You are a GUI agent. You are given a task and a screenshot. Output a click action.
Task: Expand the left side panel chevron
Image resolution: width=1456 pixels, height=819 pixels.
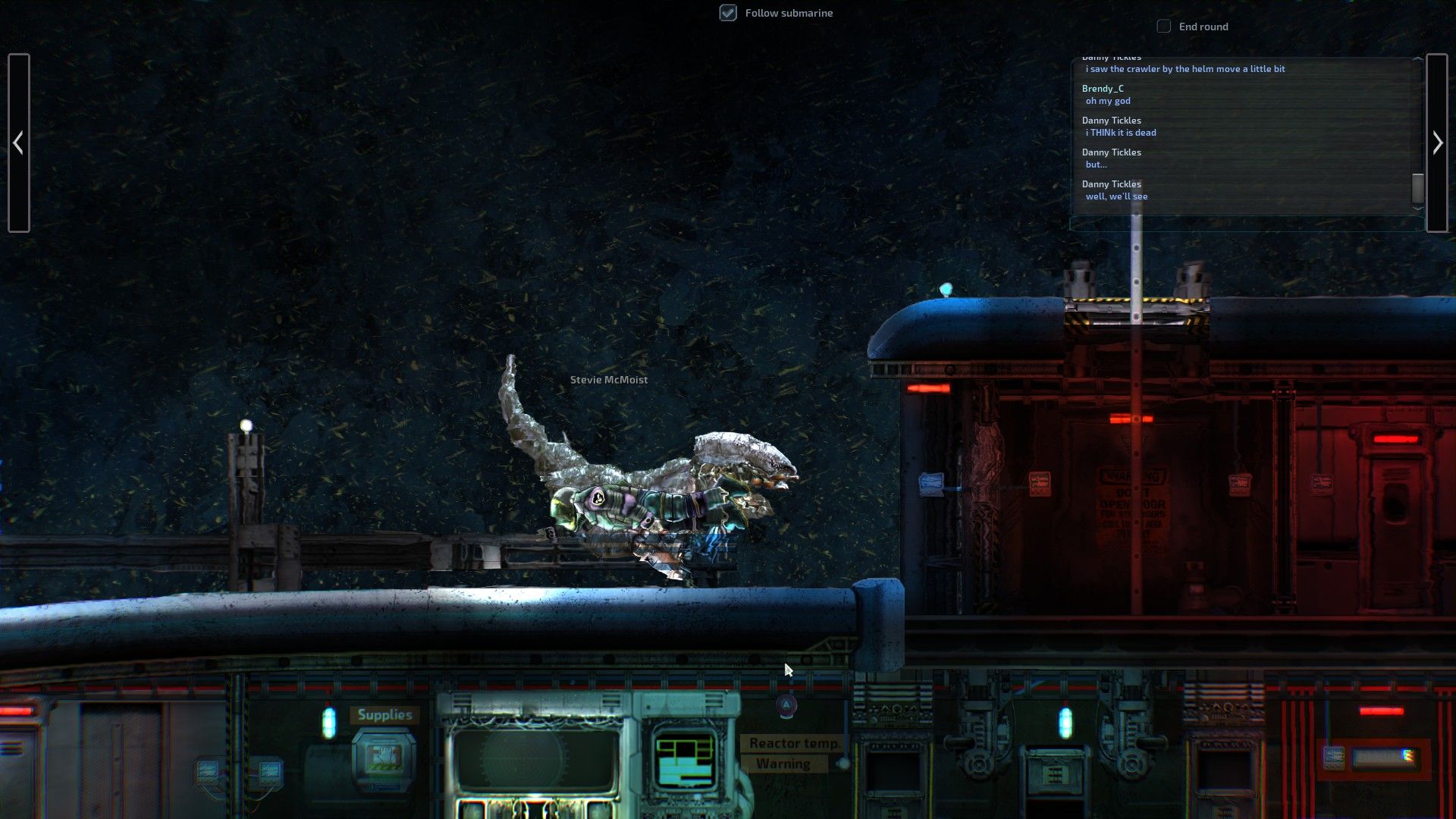(x=19, y=142)
